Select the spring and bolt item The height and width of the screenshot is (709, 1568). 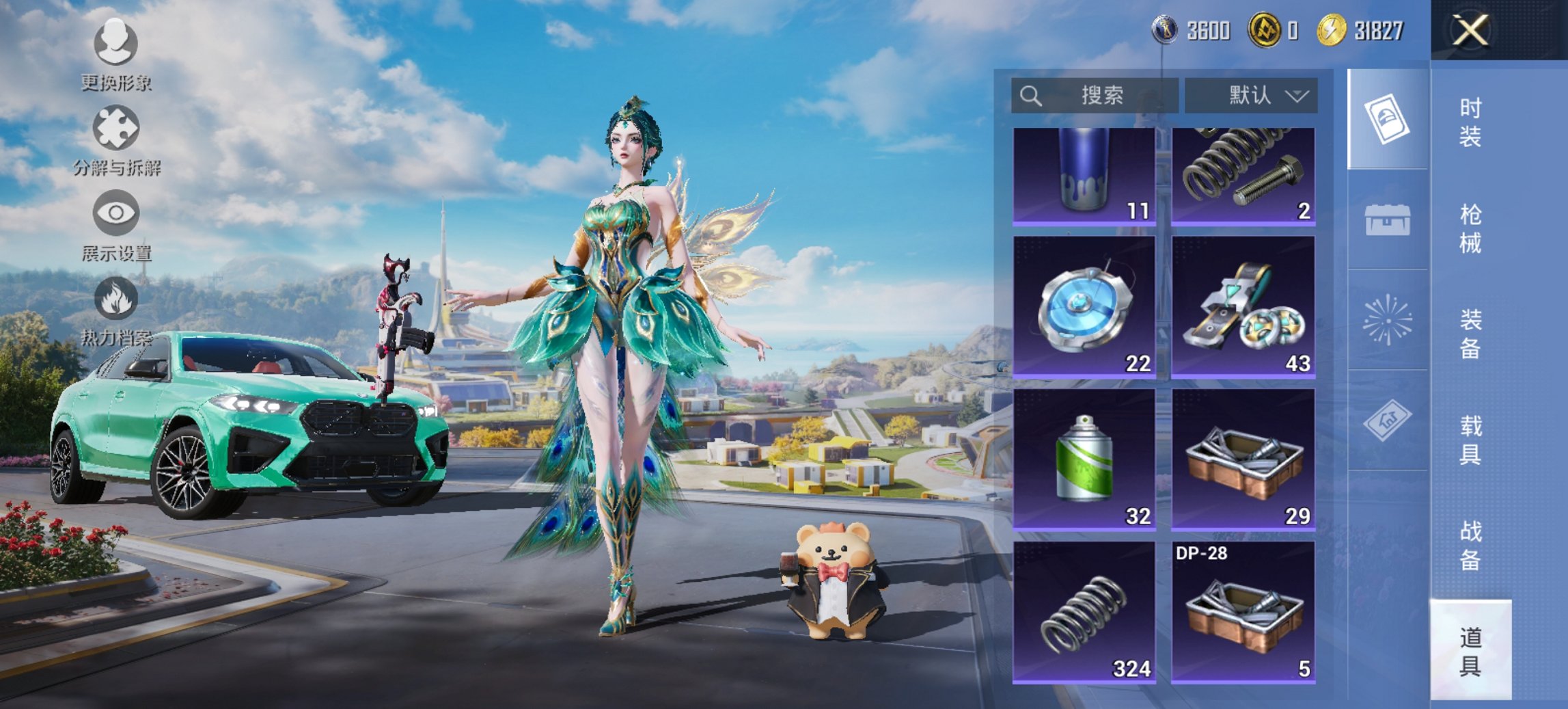click(x=1243, y=176)
